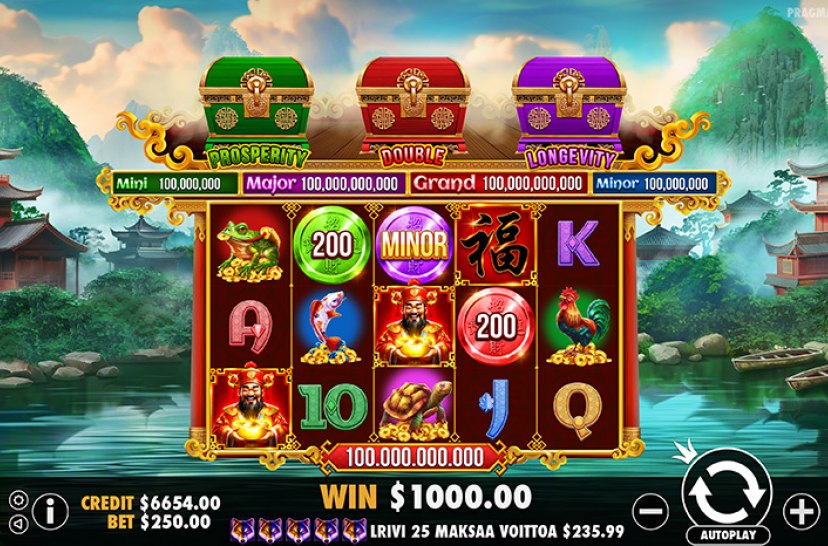Decrease the bet with the minus button

click(x=651, y=511)
